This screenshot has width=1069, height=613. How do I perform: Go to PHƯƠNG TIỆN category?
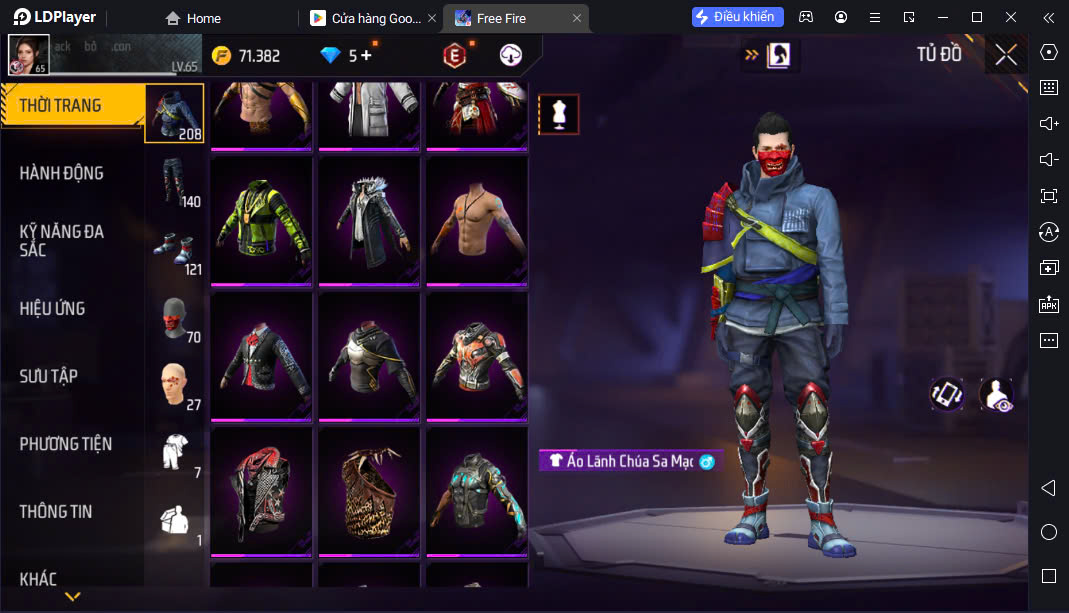pos(66,444)
